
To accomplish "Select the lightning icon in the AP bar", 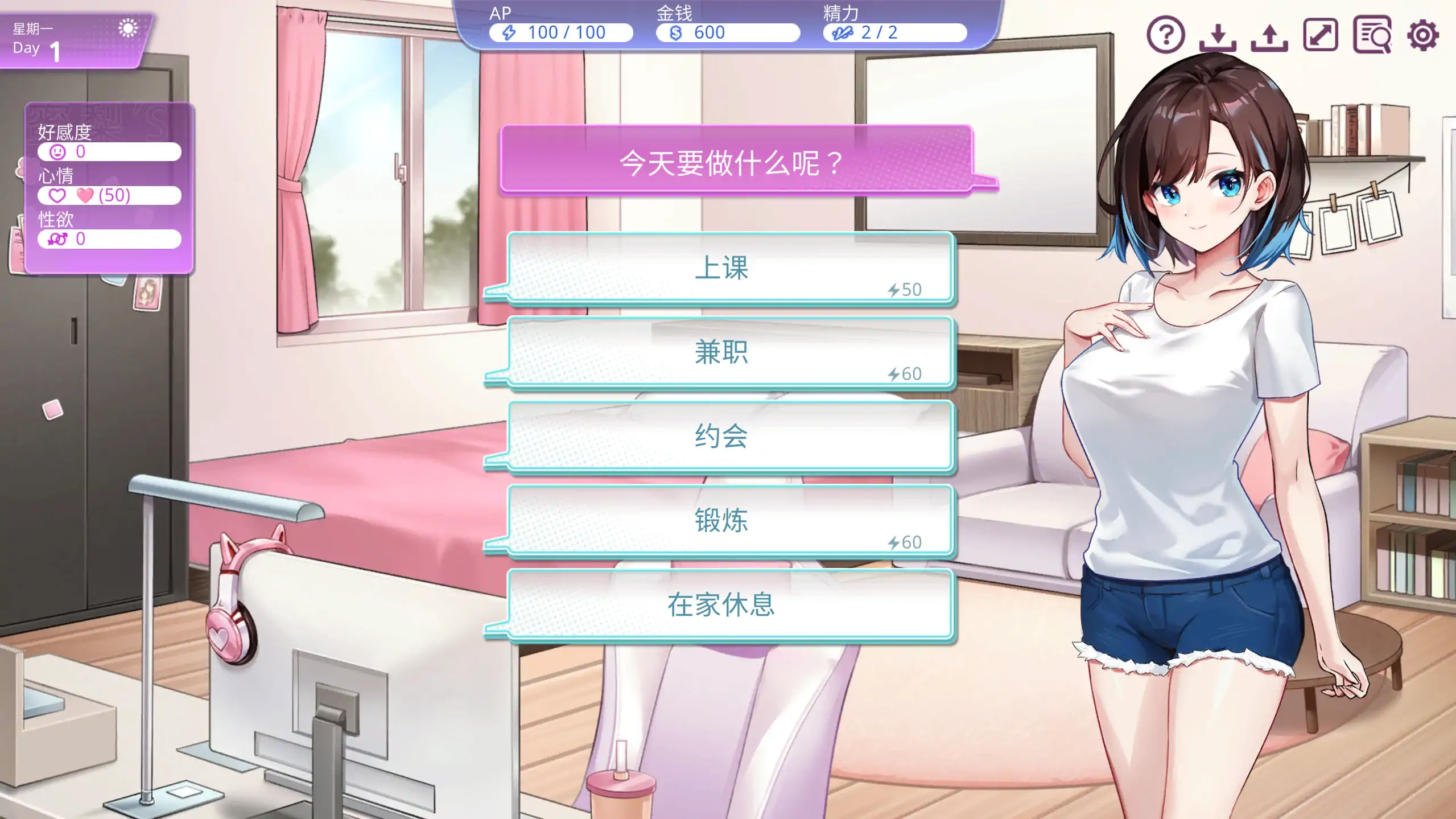I will point(510,32).
